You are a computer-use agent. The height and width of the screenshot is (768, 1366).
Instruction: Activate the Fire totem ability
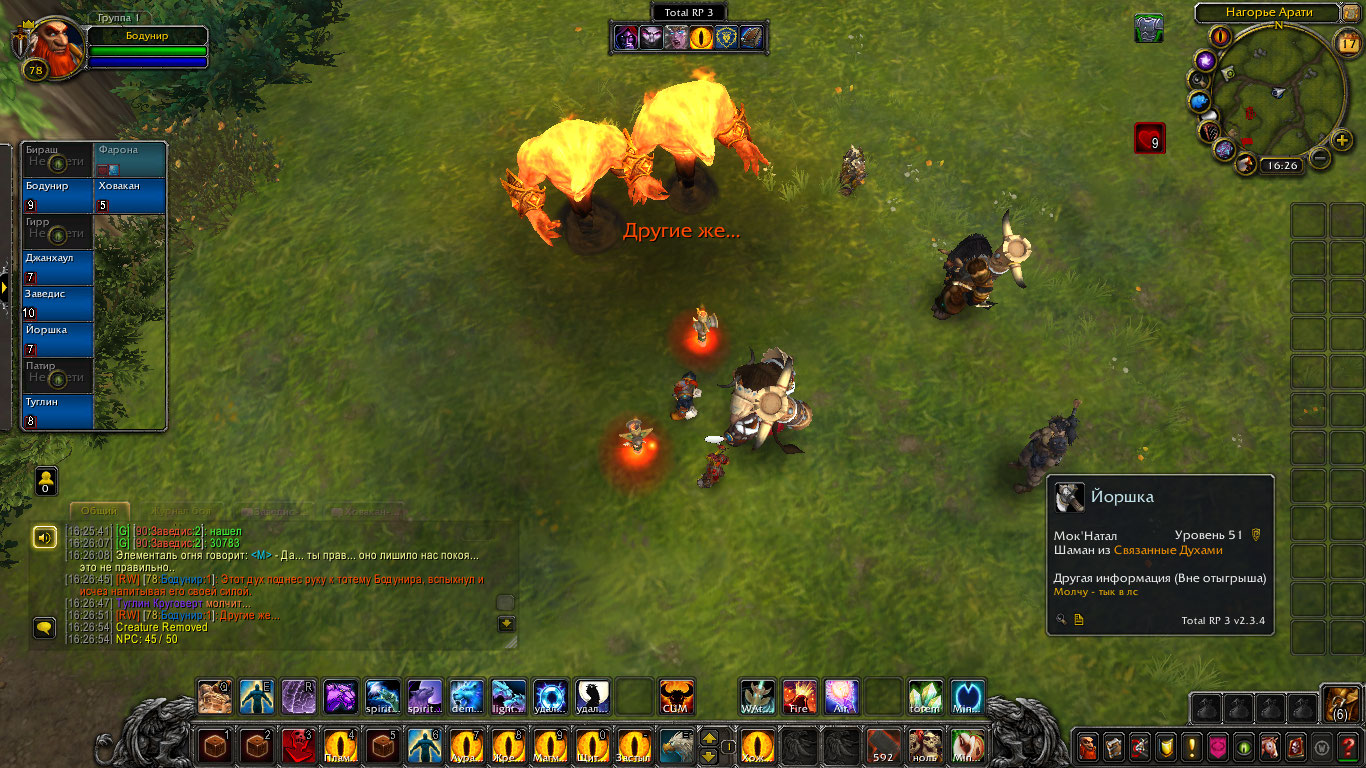point(799,696)
